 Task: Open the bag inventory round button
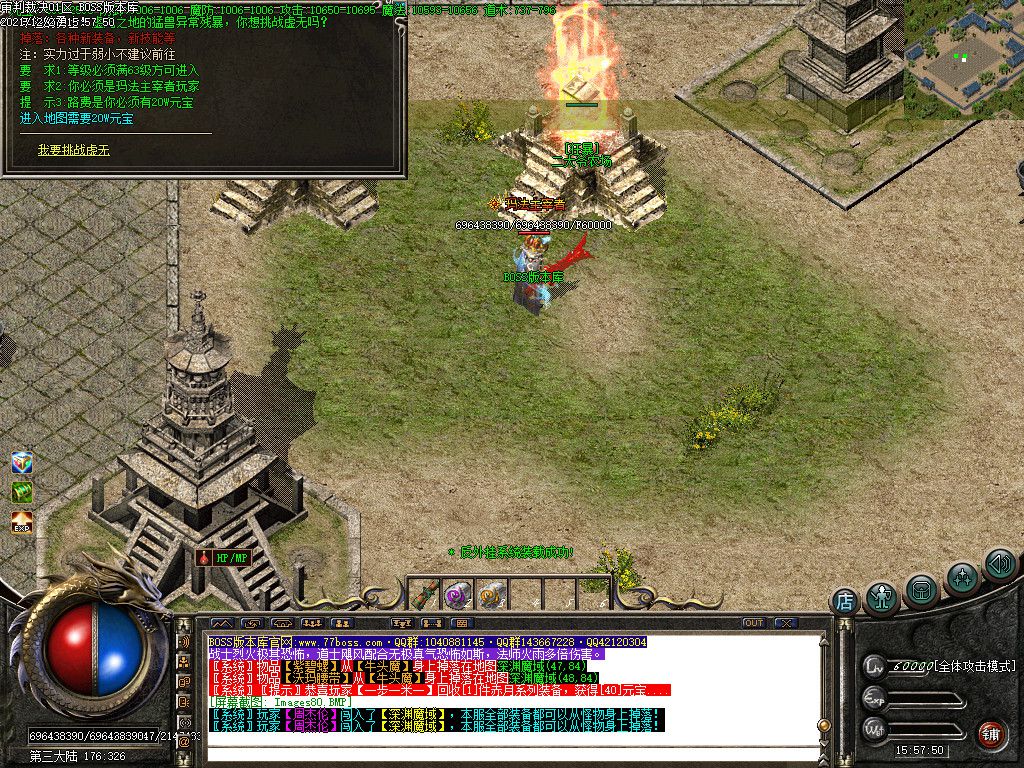[x=921, y=590]
